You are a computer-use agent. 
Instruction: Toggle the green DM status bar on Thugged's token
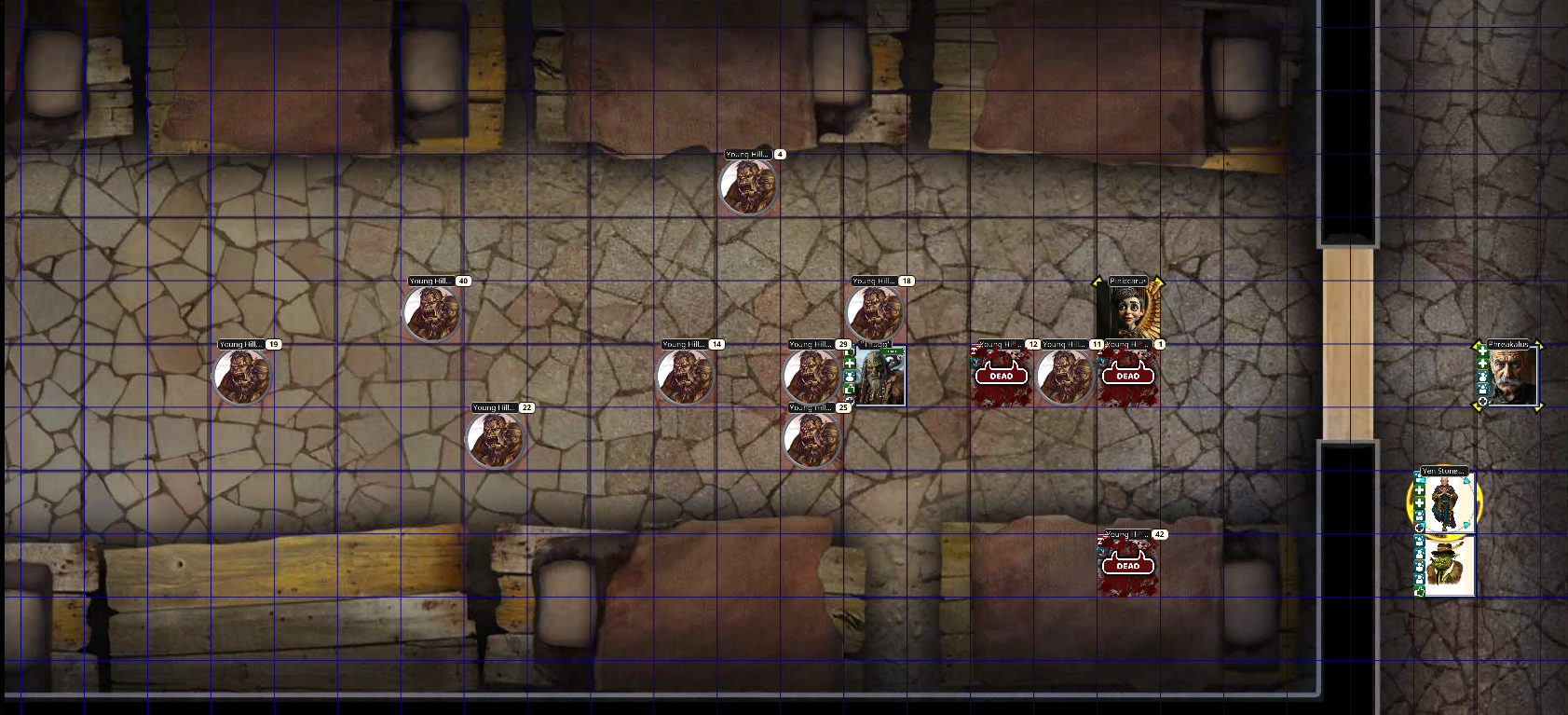coord(892,351)
